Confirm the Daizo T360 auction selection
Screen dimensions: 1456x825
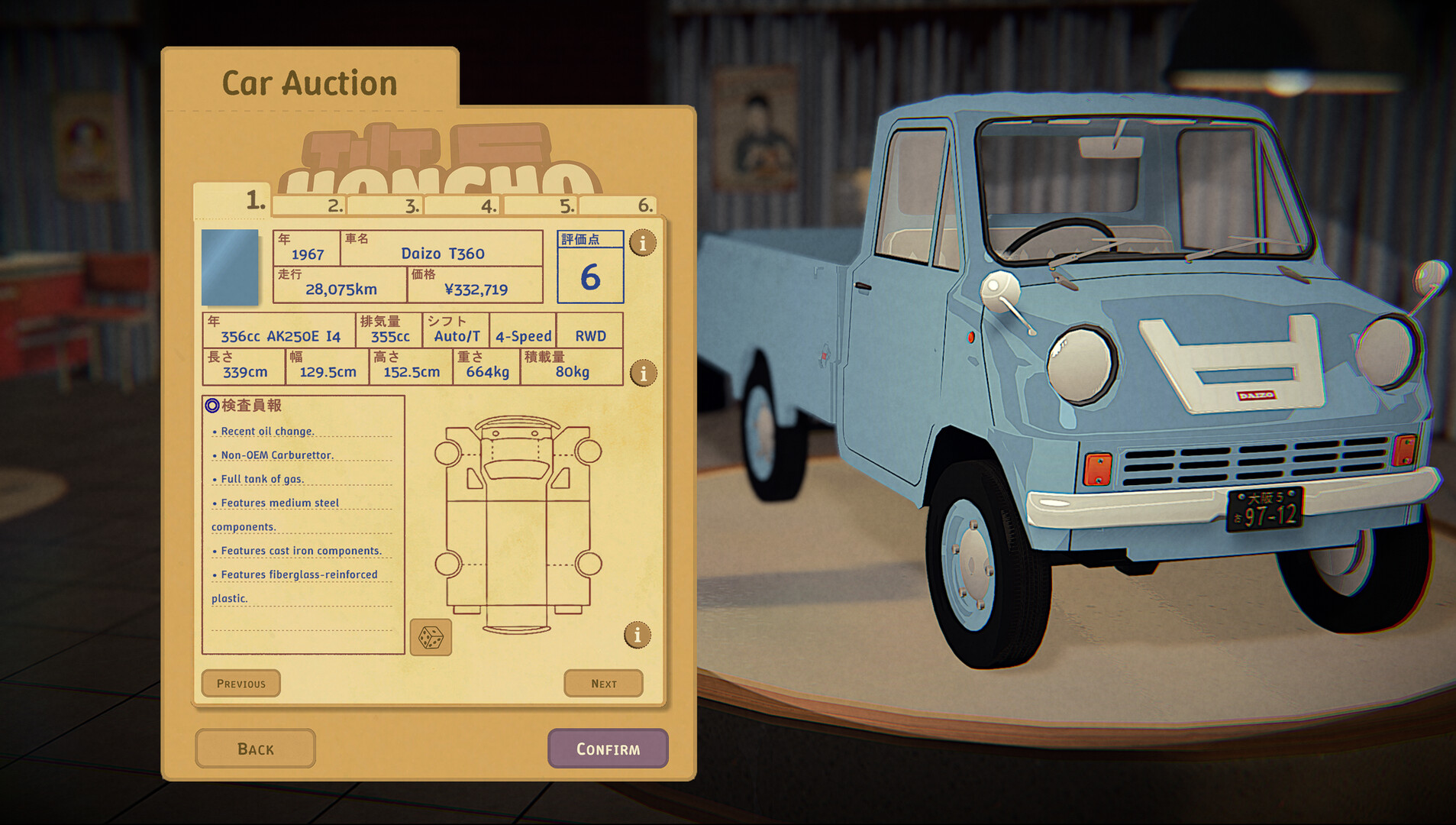[x=608, y=749]
